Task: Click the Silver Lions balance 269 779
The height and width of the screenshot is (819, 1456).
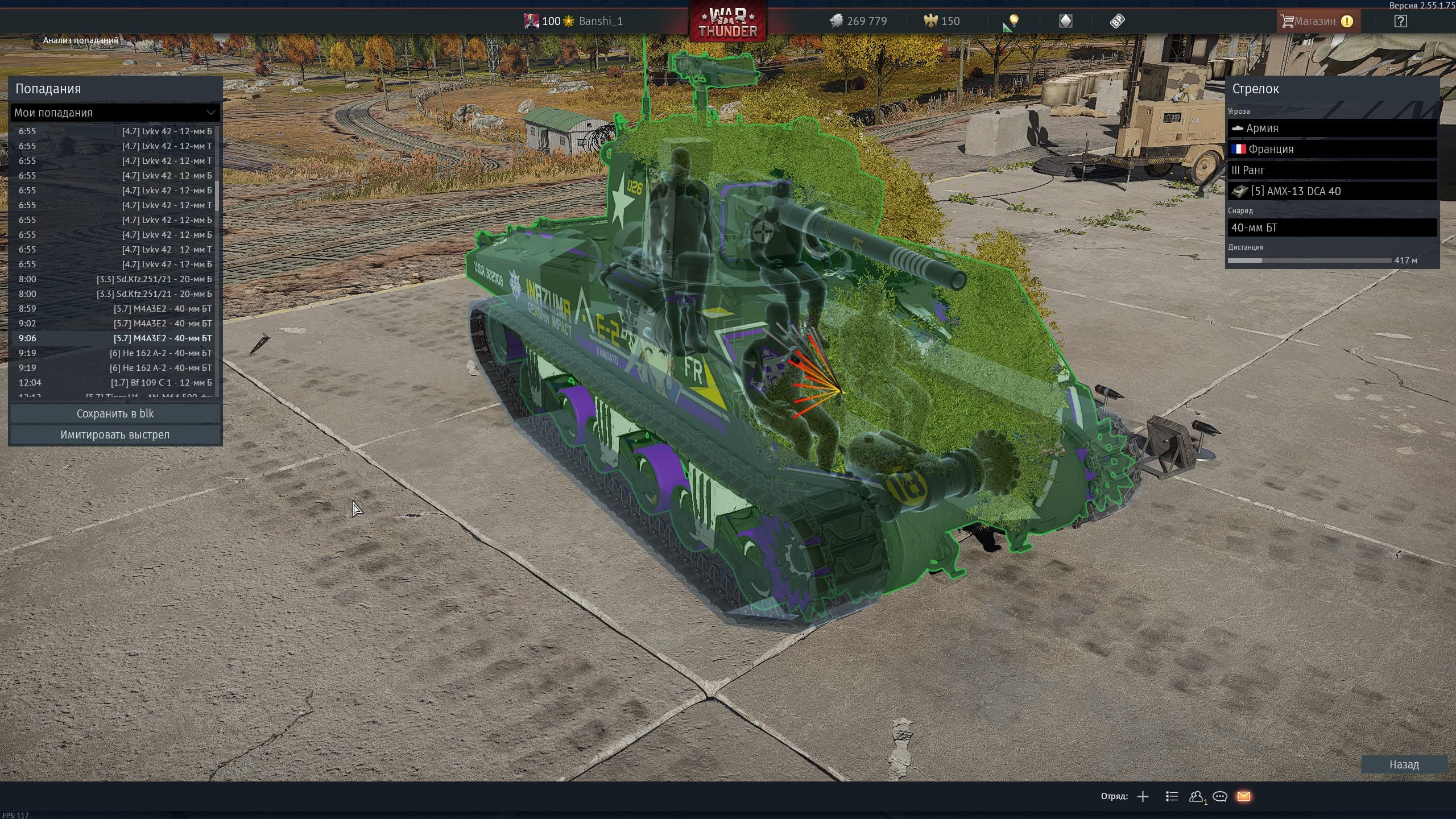Action: pos(859,21)
